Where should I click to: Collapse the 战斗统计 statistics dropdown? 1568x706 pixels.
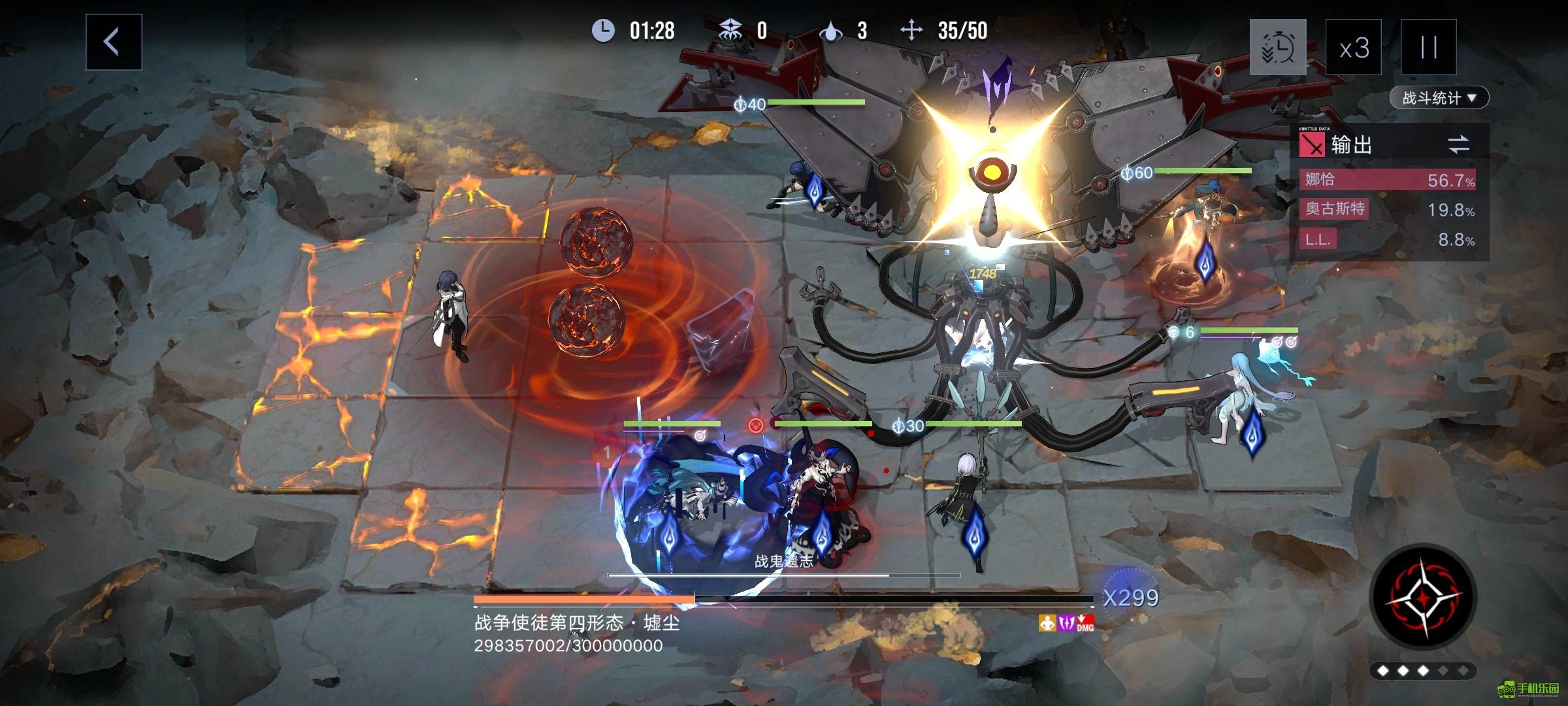click(x=1440, y=97)
